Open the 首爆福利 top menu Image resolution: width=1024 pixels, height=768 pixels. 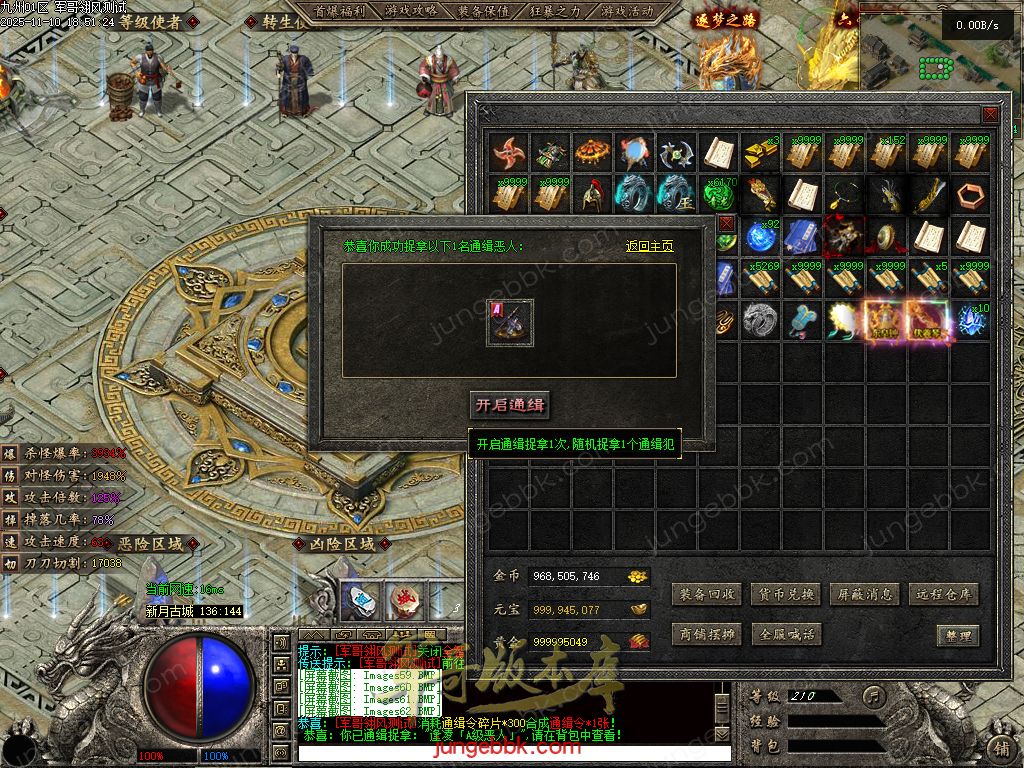(340, 11)
